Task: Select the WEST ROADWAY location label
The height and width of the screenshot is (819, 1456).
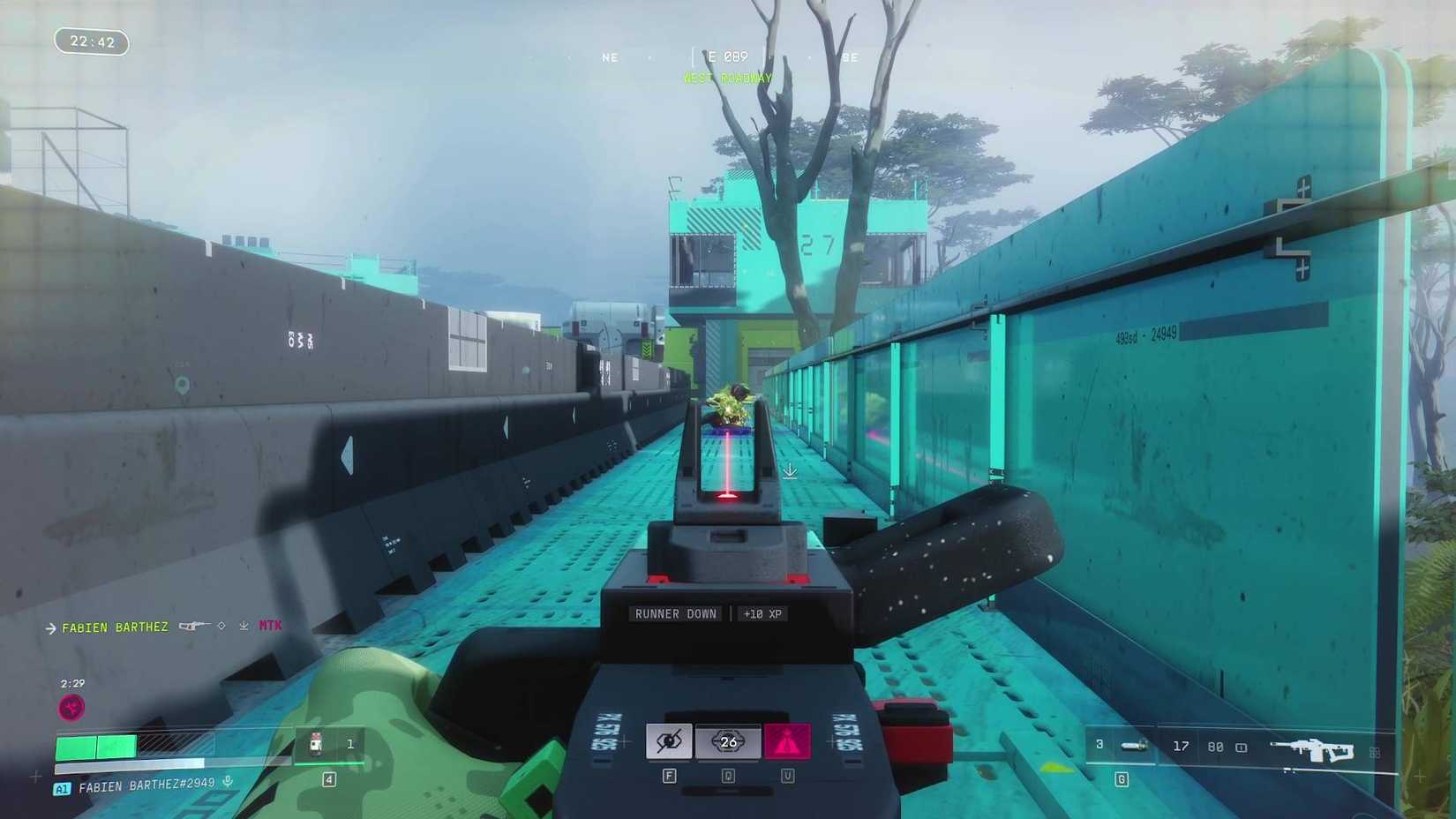Action: point(727,78)
